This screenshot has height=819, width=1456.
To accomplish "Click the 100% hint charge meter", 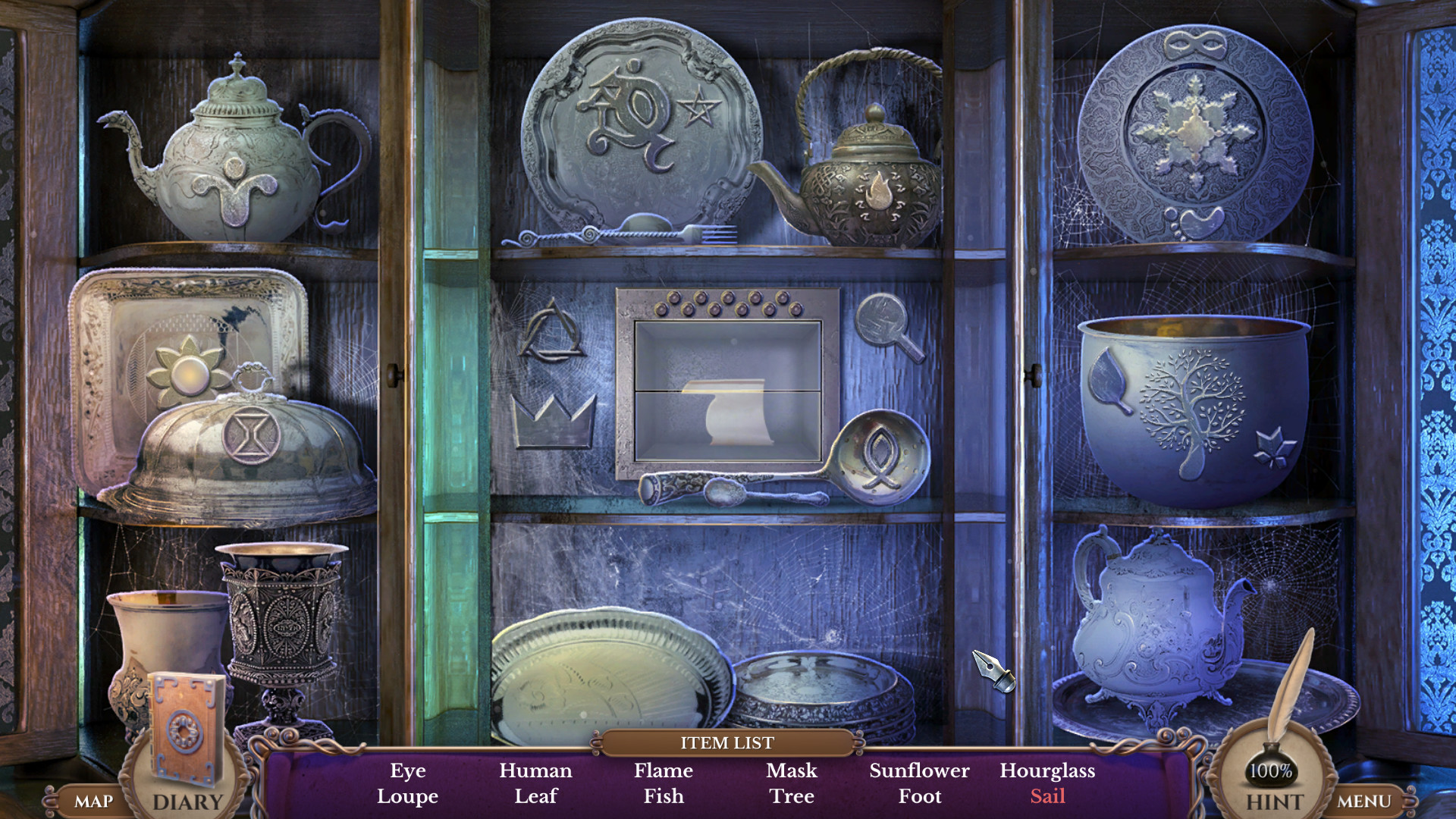I will point(1271,770).
